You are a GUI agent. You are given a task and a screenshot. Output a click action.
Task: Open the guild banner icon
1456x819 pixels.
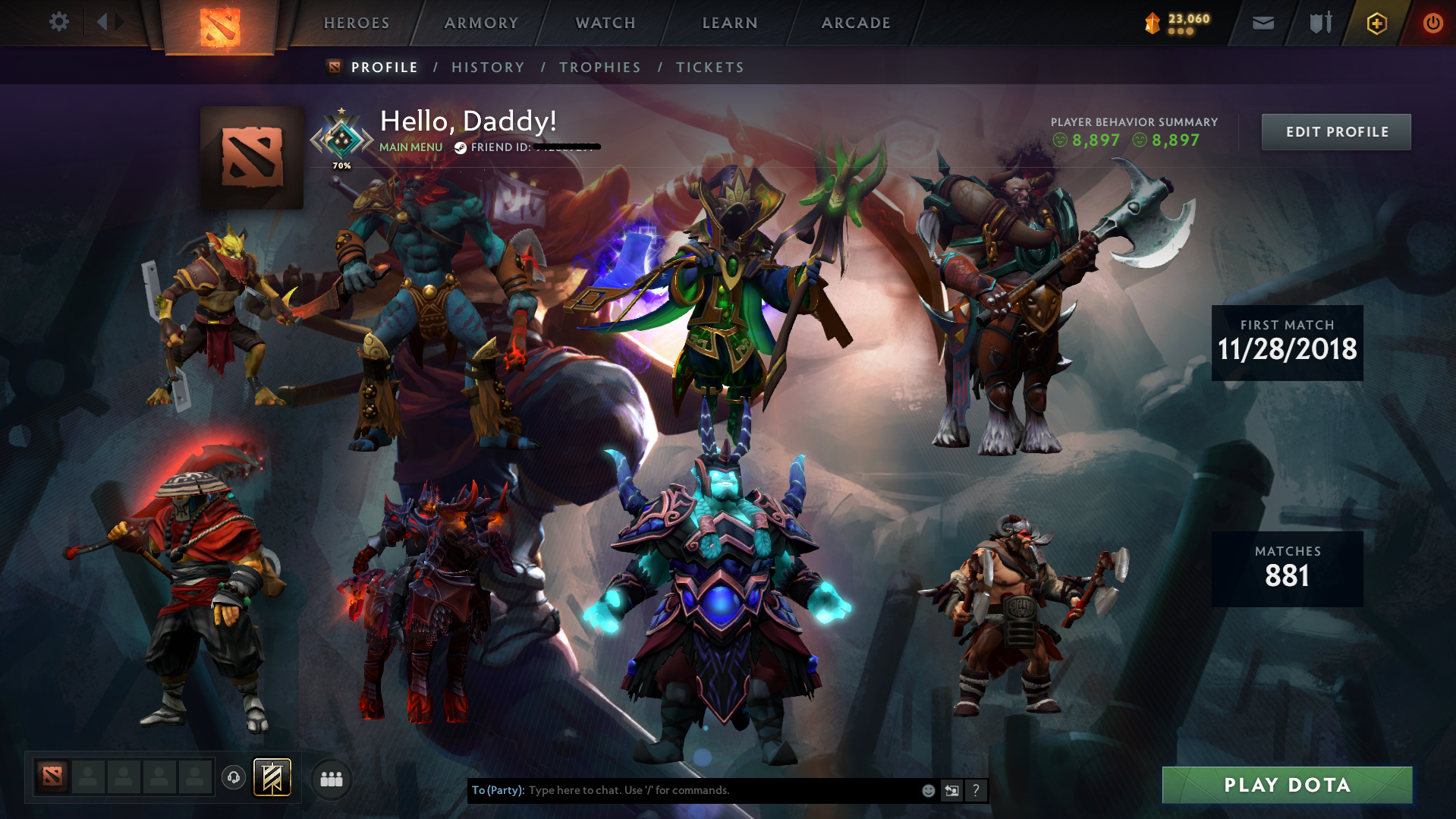point(272,776)
